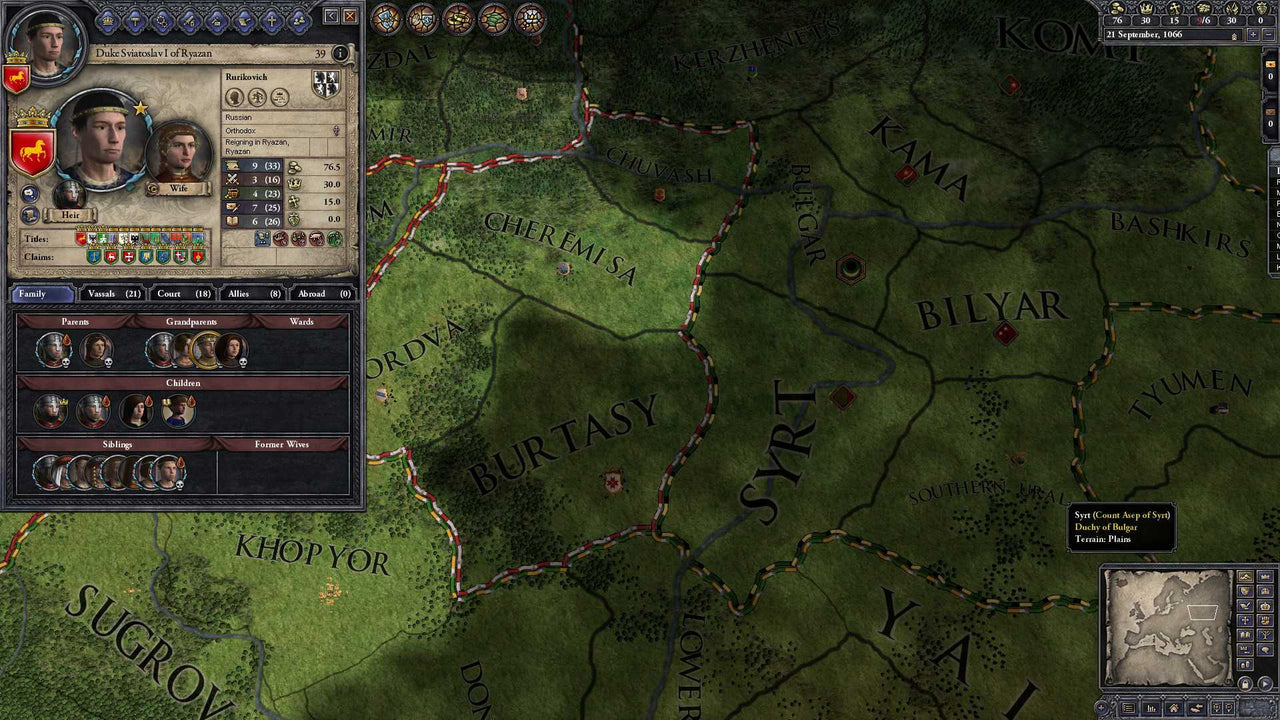Click the prestige crown icon on the top bar
1280x720 pixels.
click(1147, 8)
